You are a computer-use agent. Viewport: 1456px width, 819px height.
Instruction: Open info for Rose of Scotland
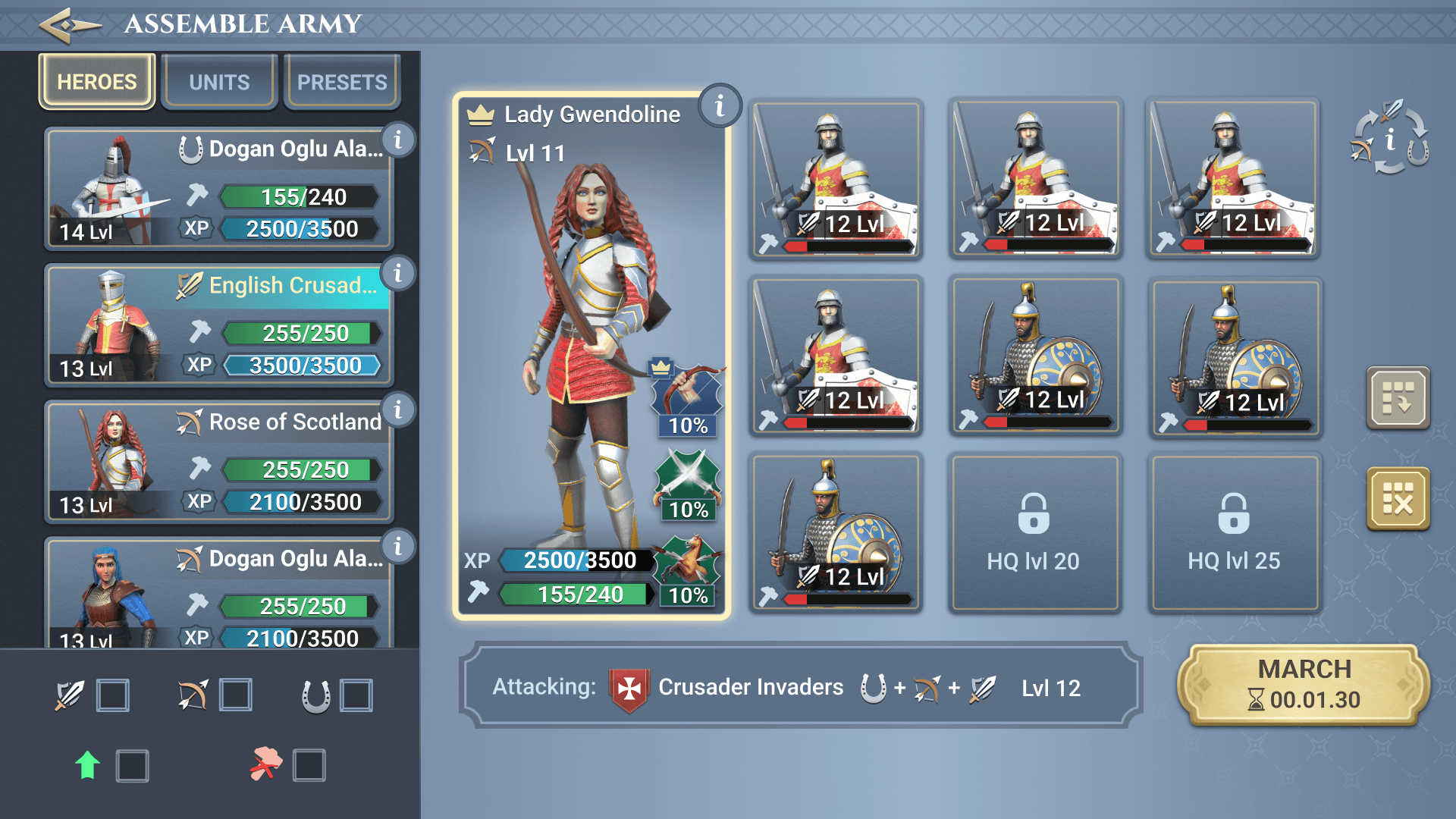pos(398,411)
